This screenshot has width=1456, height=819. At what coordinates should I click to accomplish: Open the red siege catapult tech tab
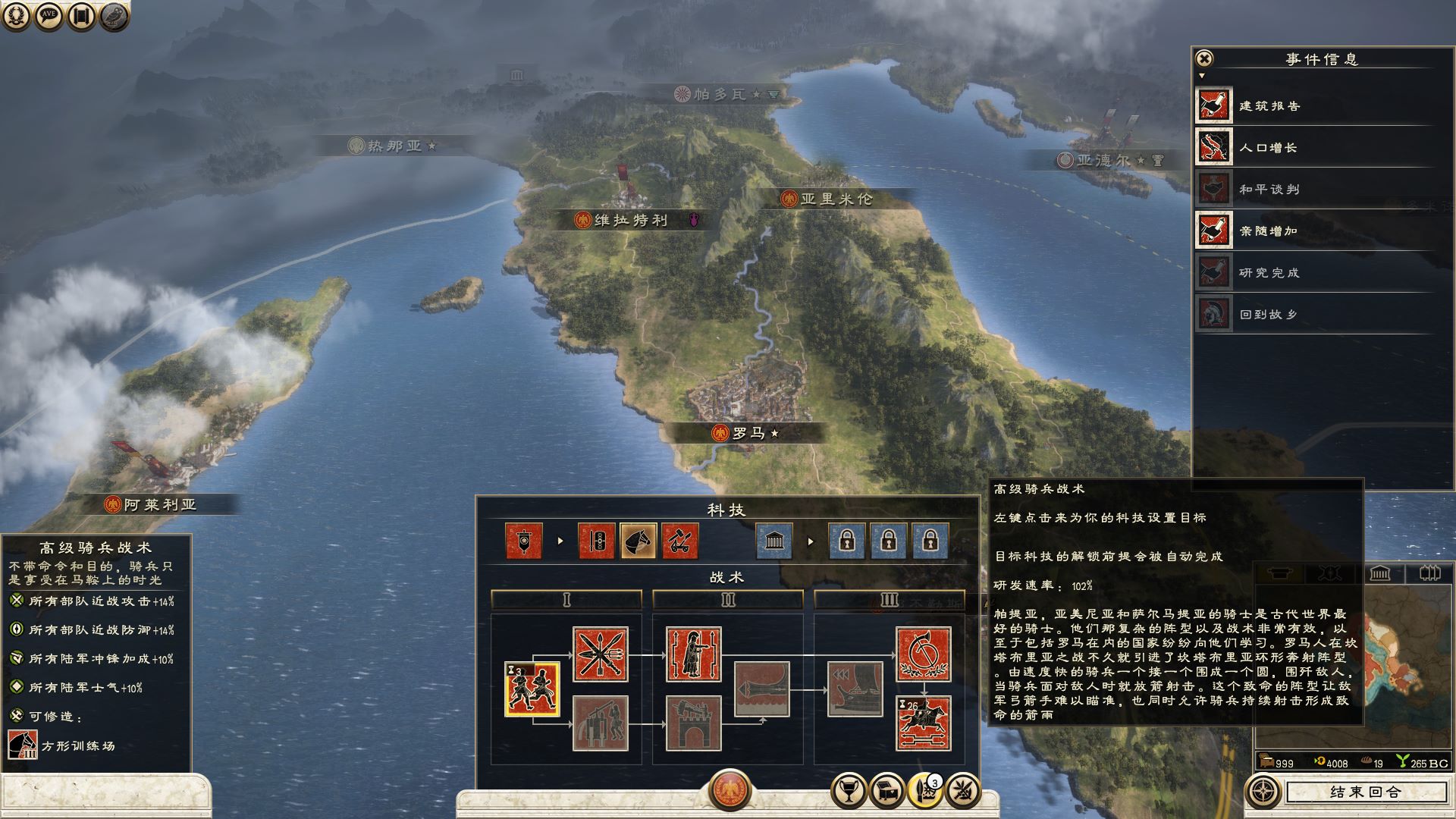(x=679, y=541)
